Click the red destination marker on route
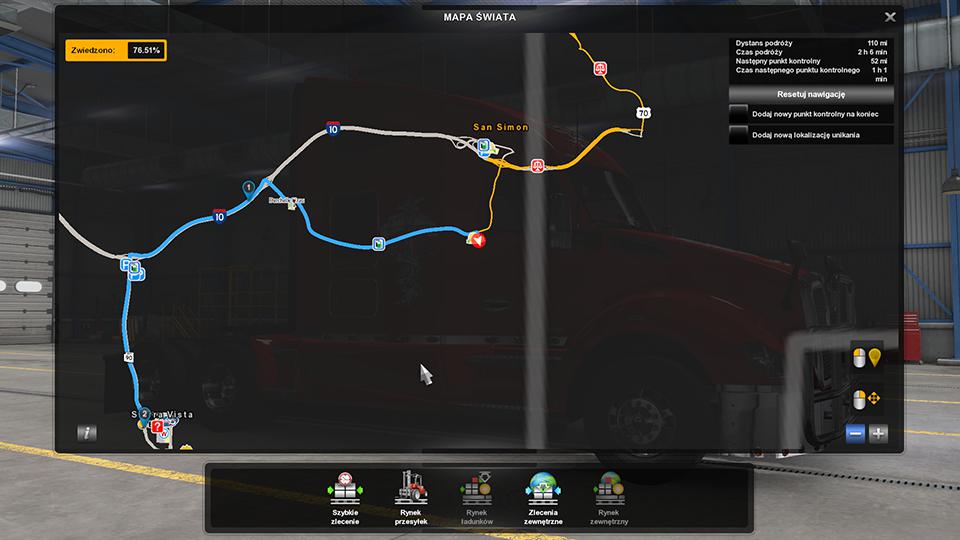The height and width of the screenshot is (540, 960). coord(479,240)
